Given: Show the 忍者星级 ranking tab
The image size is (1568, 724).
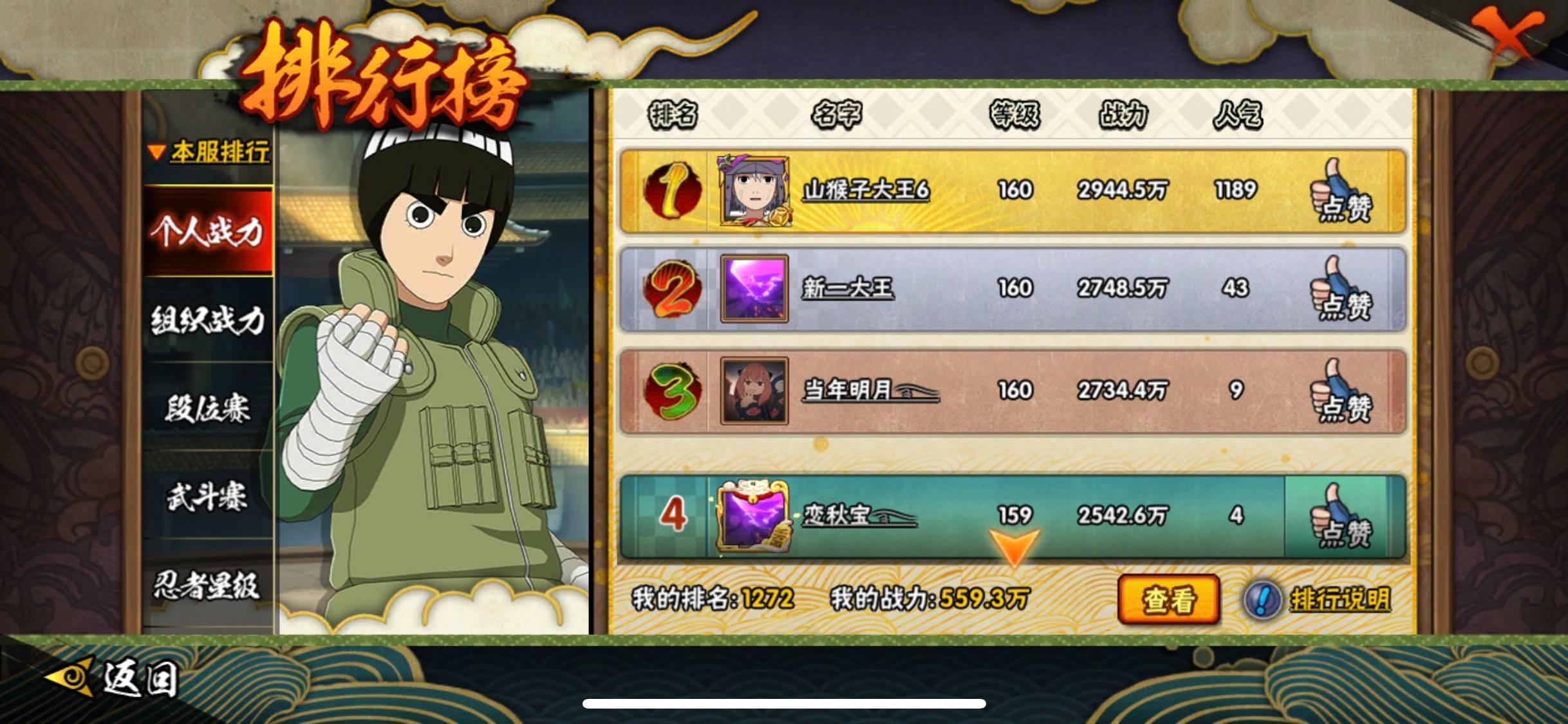Looking at the screenshot, I should pos(207,586).
